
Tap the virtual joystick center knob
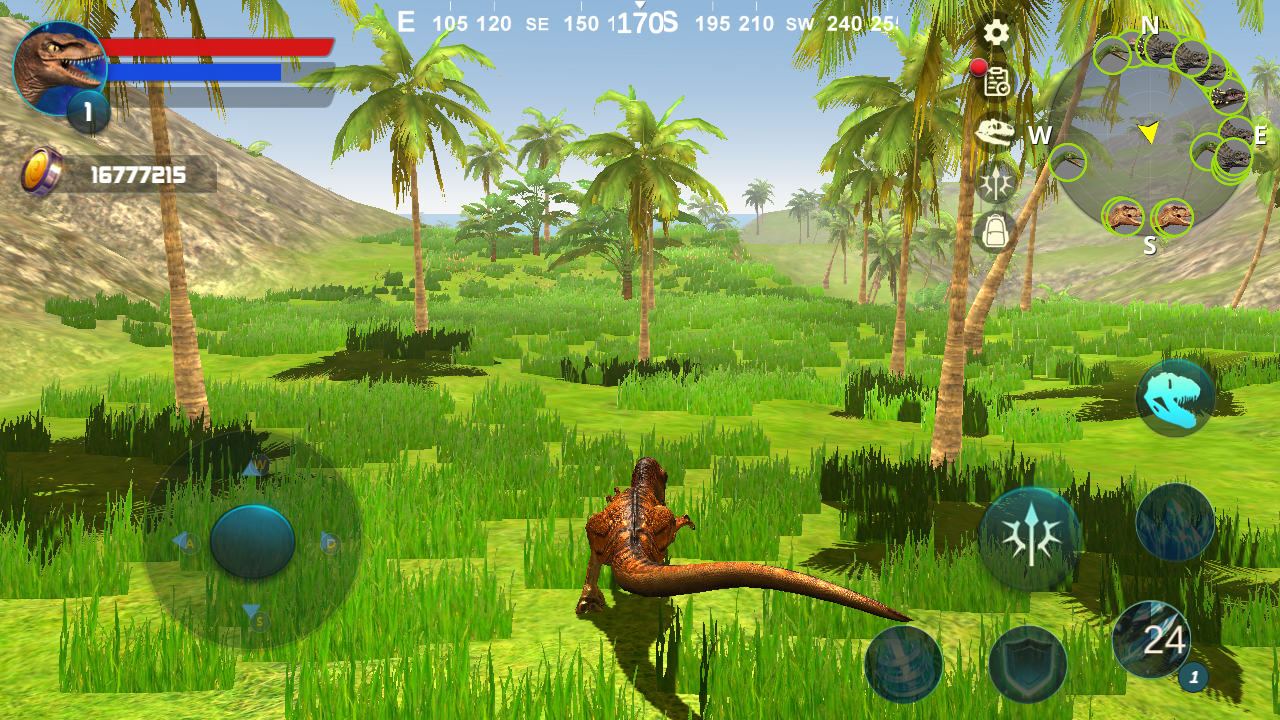click(252, 541)
